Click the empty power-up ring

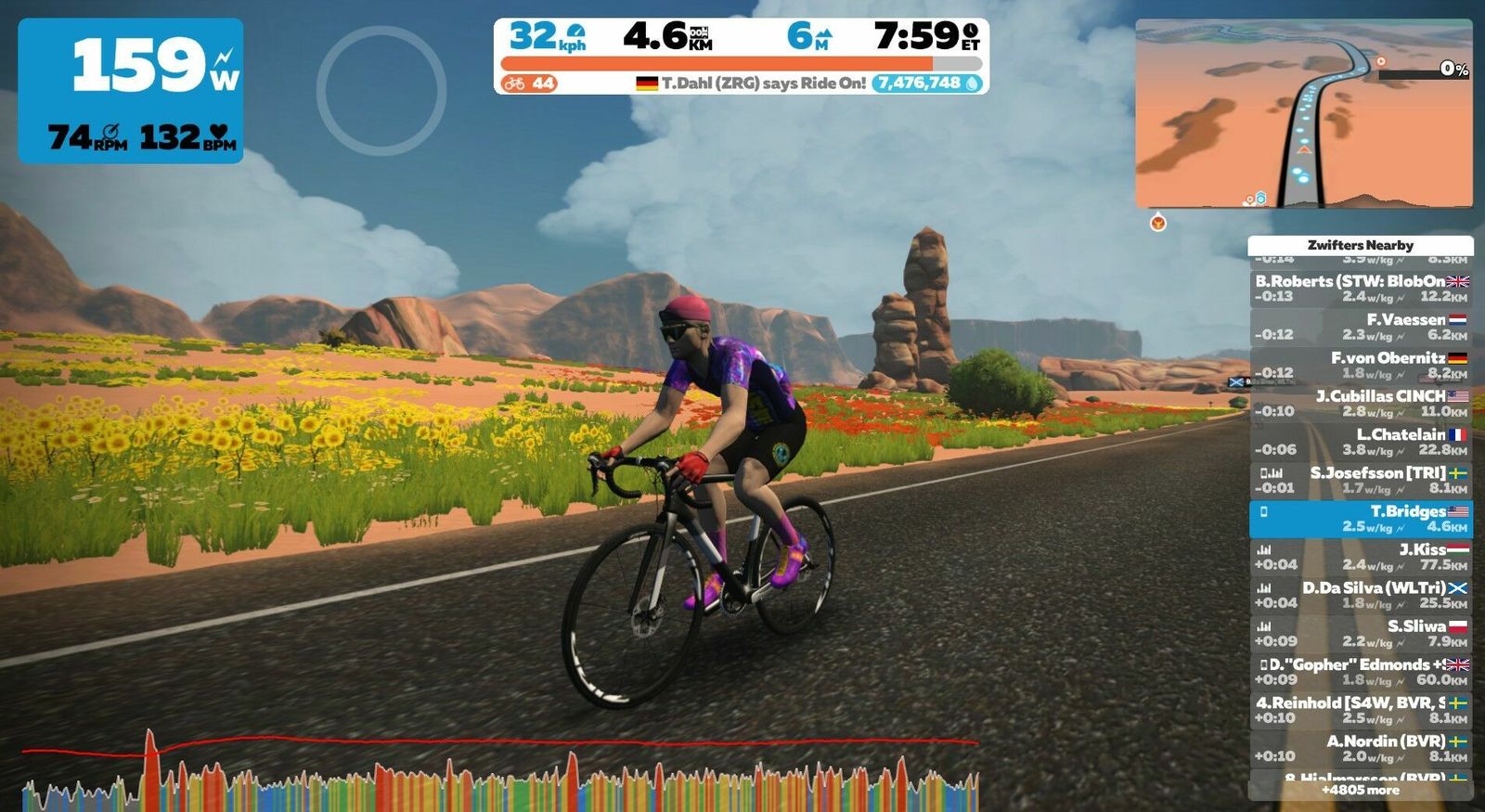click(381, 90)
